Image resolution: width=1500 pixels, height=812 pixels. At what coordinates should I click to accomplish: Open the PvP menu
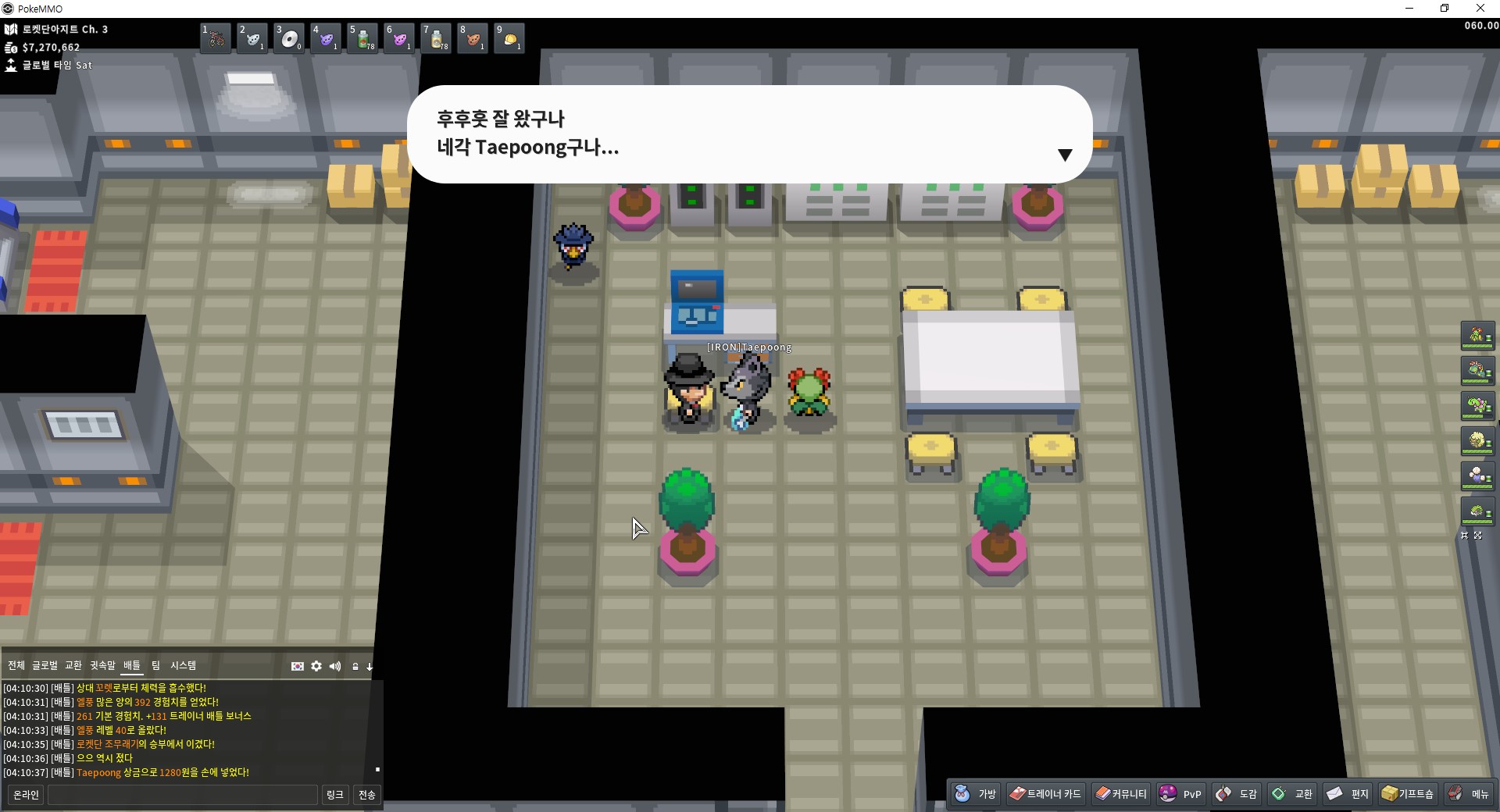pyautogui.click(x=1180, y=794)
